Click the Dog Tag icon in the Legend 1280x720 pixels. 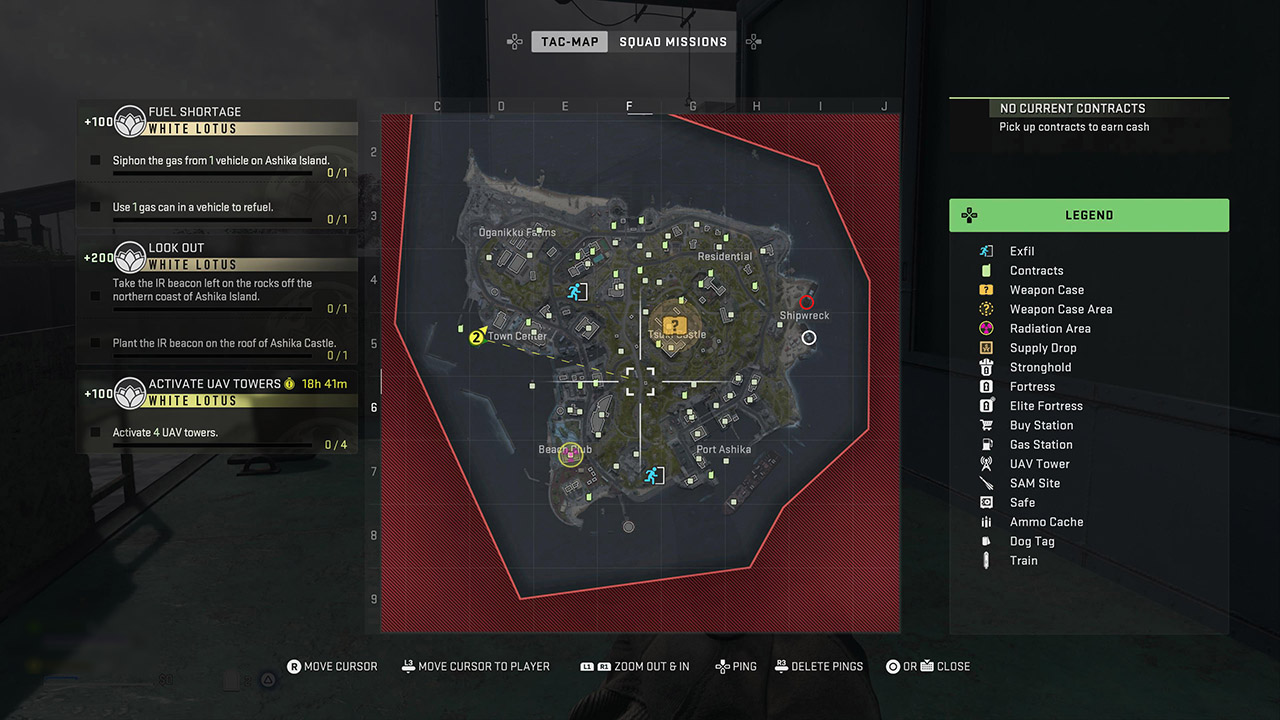[x=986, y=541]
